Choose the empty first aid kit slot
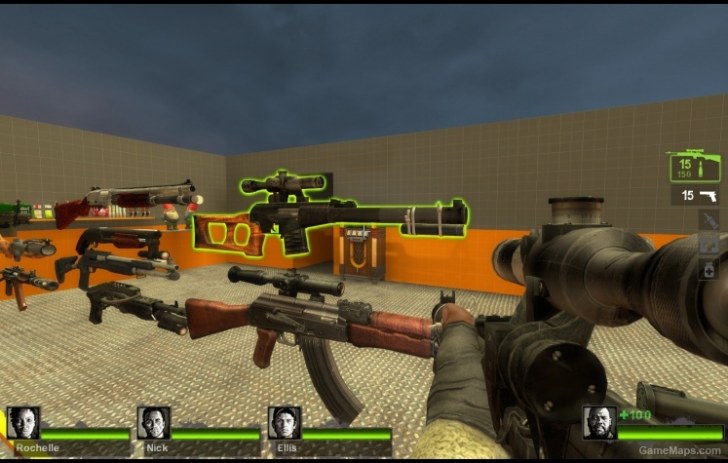This screenshot has height=463, width=728. point(709,244)
